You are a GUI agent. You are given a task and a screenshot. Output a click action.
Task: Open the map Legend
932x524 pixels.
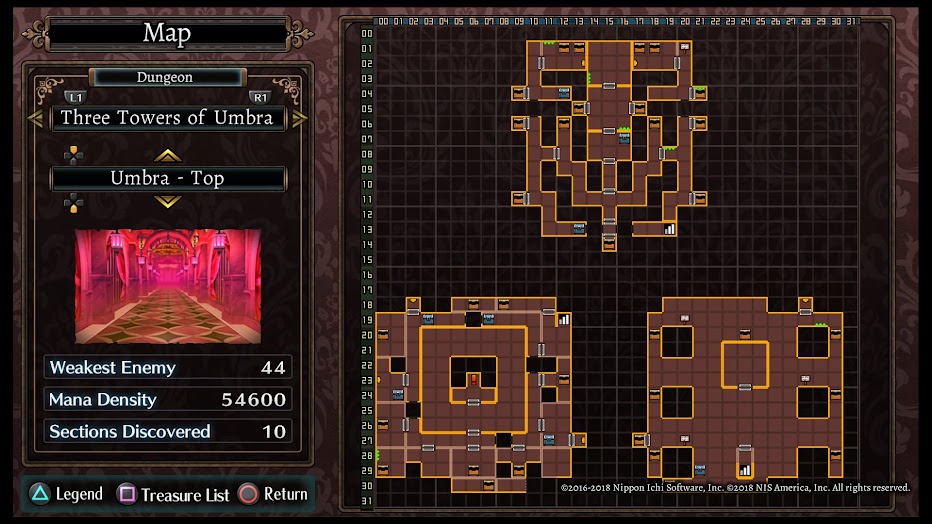(x=67, y=494)
